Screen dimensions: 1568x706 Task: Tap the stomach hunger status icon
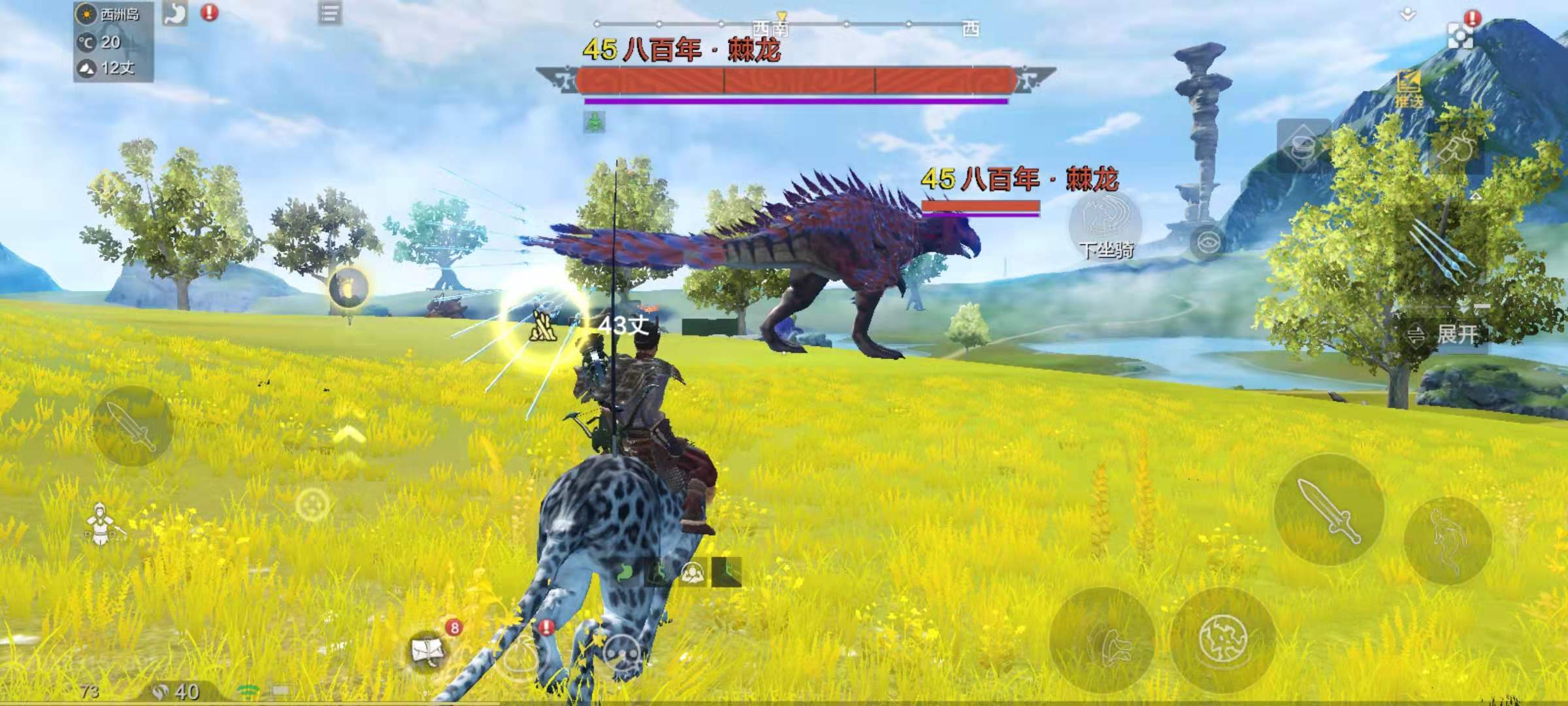(175, 13)
